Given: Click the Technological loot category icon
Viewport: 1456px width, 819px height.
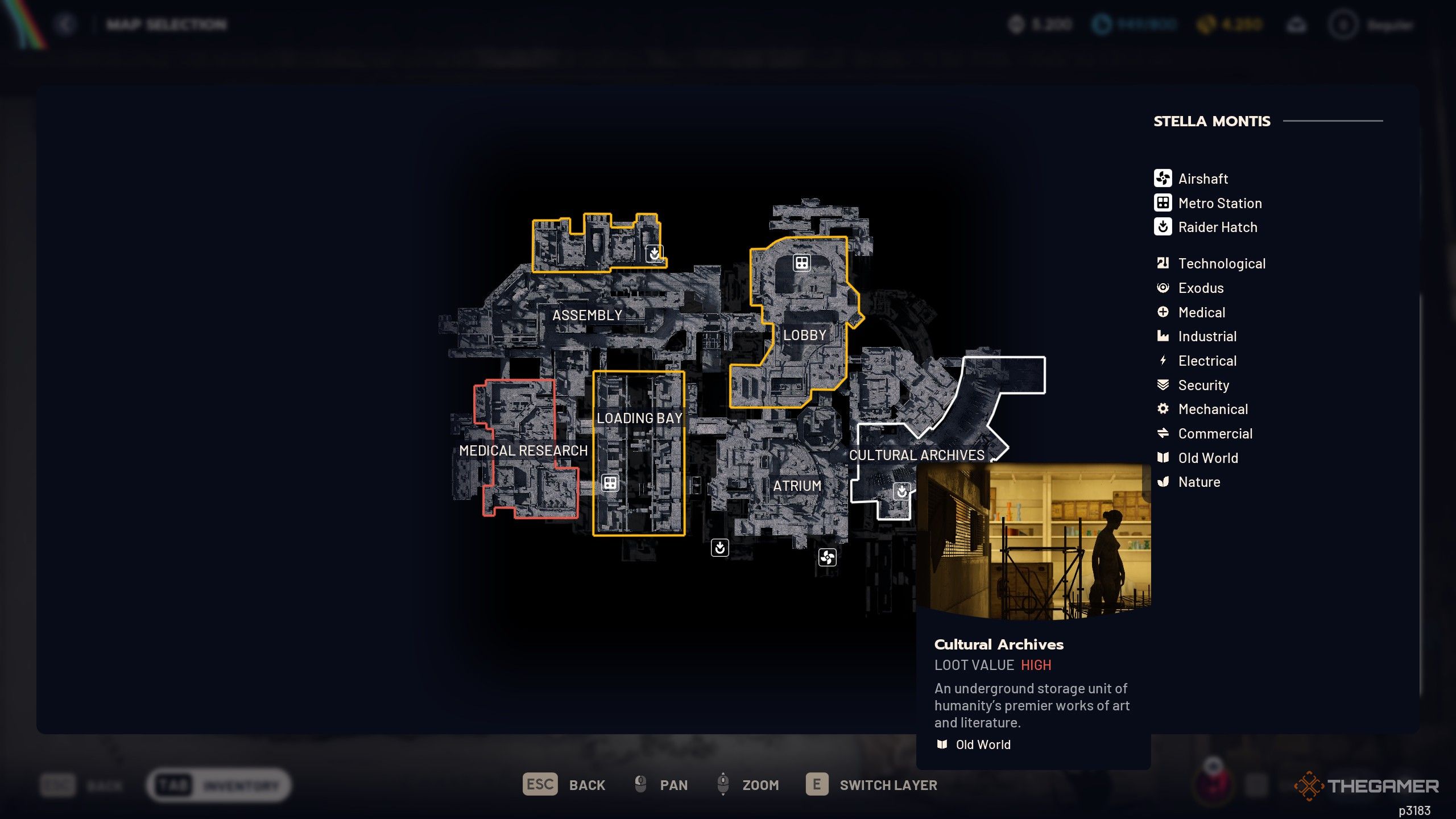Looking at the screenshot, I should [1163, 263].
